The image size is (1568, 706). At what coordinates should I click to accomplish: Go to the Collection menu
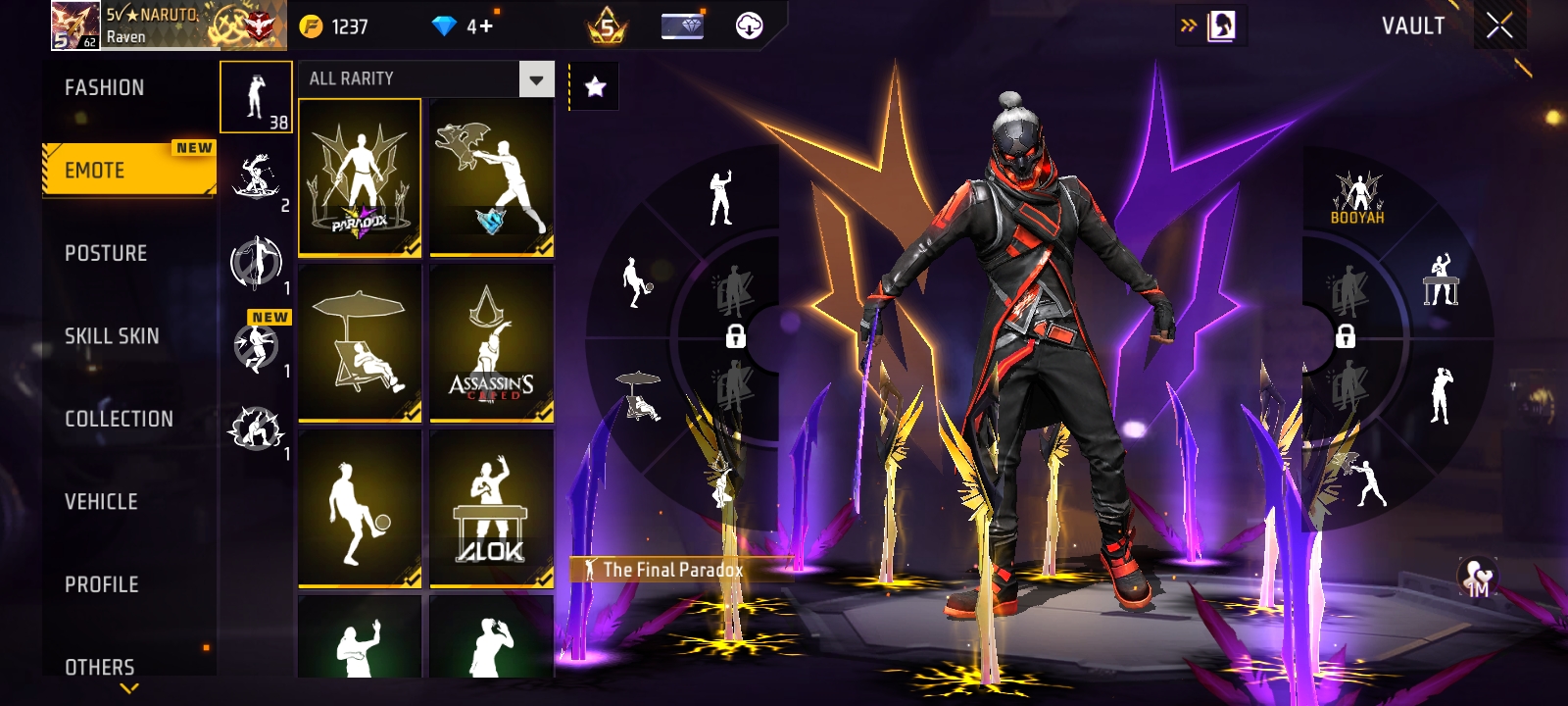[x=119, y=419]
